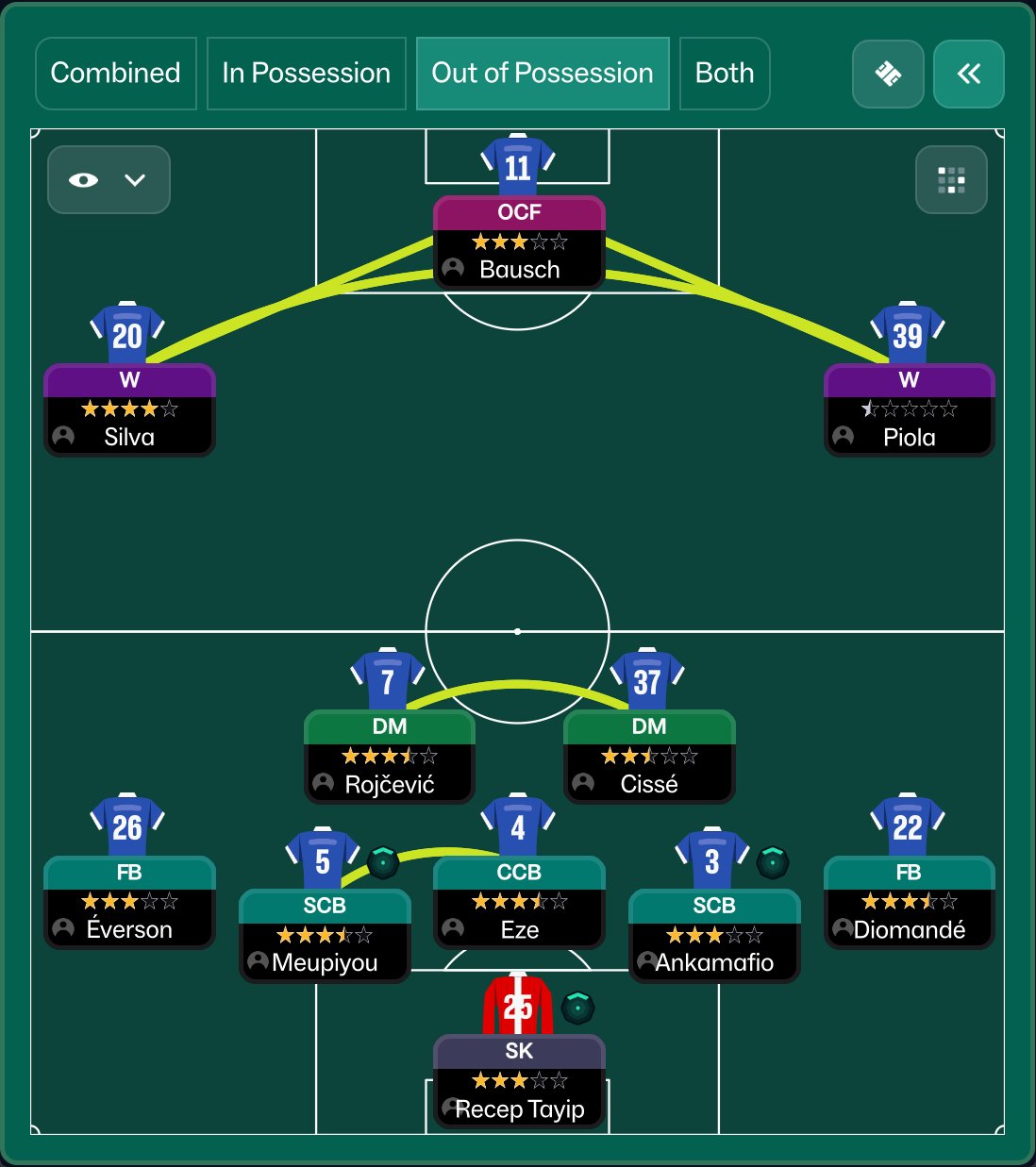This screenshot has width=1036, height=1167.
Task: Click the grid icon button on the pitch
Action: [x=951, y=179]
